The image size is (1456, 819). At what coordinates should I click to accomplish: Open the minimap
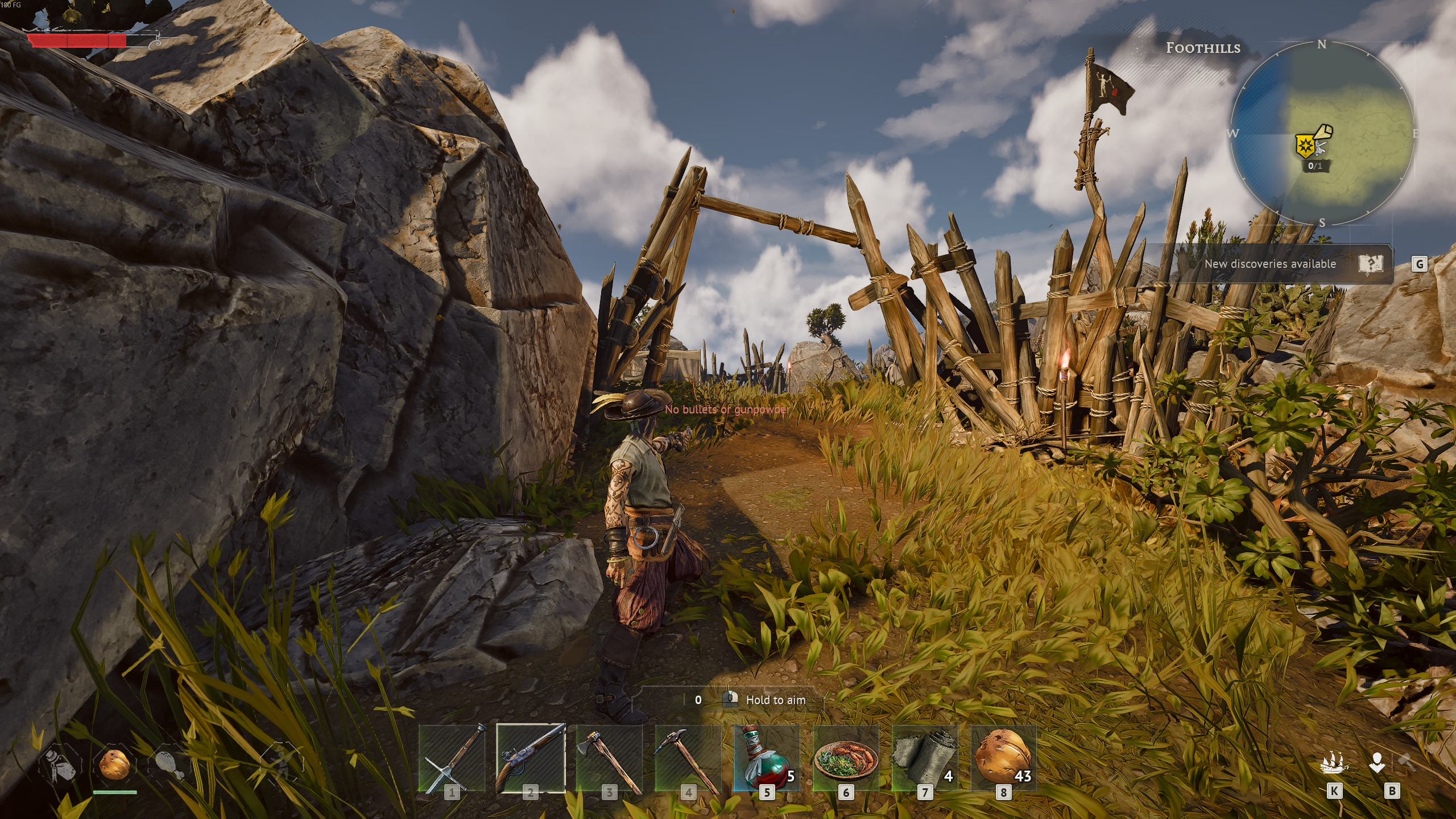click(x=1322, y=134)
